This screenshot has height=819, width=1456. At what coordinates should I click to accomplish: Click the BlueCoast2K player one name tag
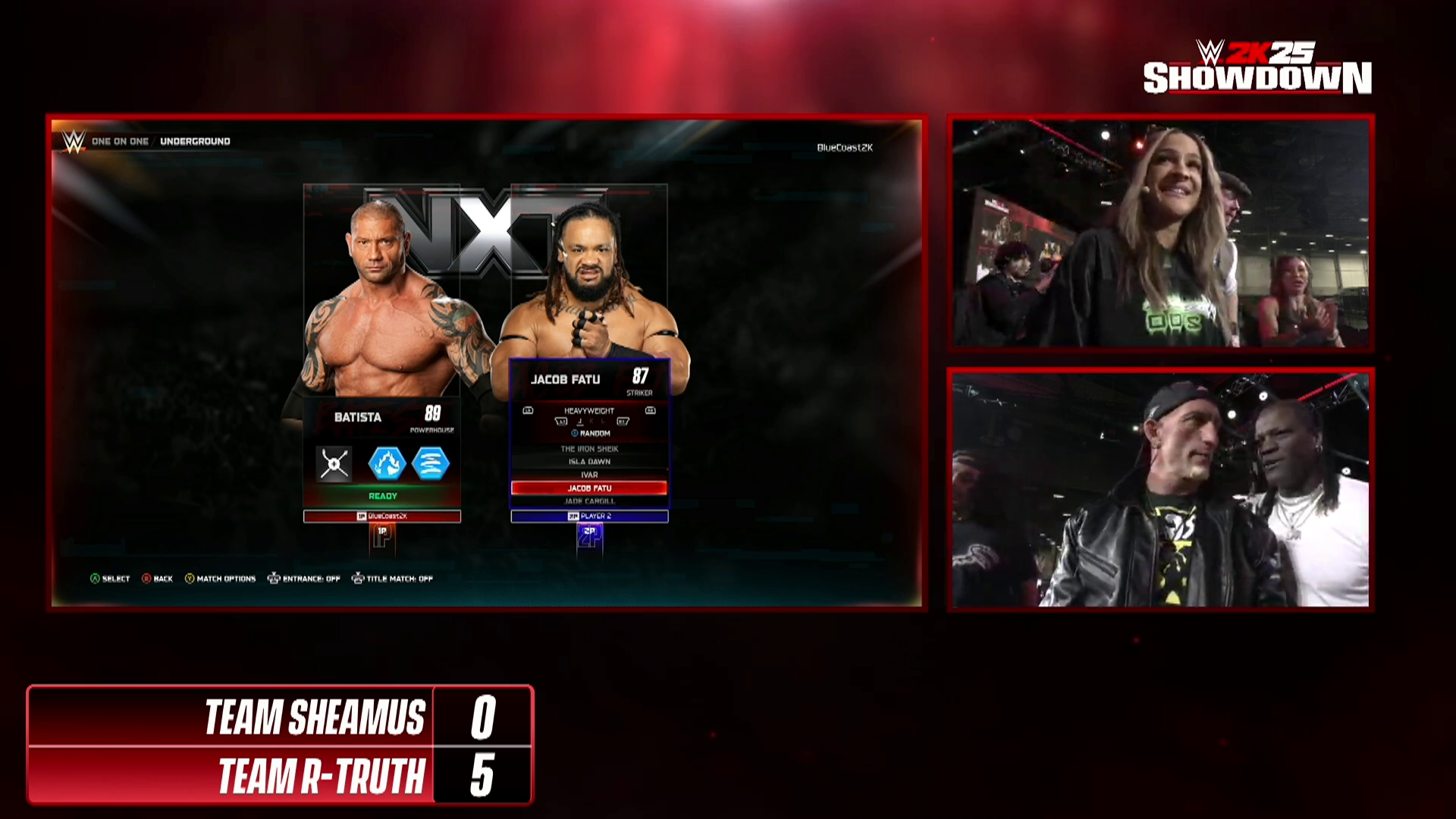click(x=382, y=516)
